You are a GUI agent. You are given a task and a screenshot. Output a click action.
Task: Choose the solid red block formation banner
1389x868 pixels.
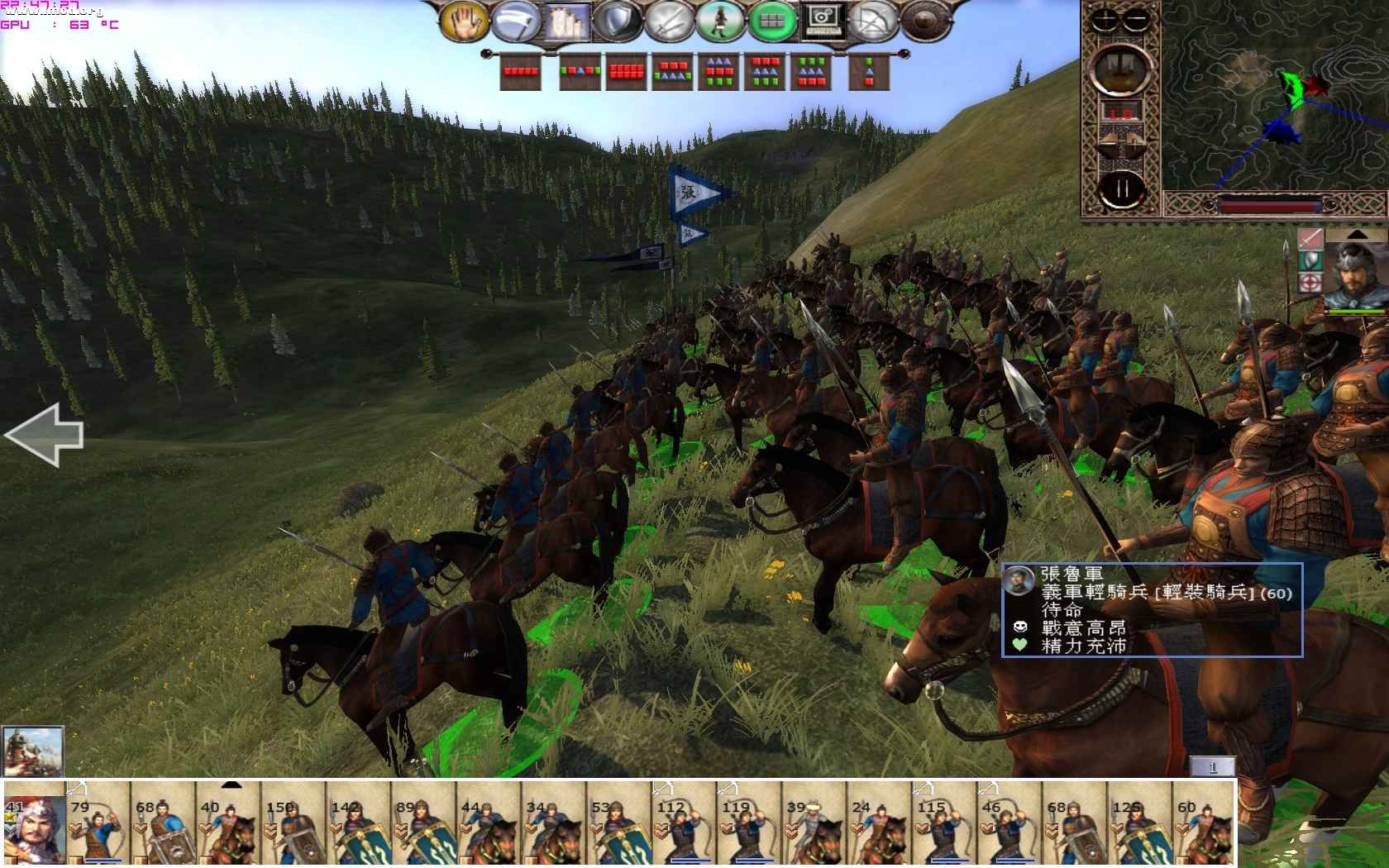[626, 72]
